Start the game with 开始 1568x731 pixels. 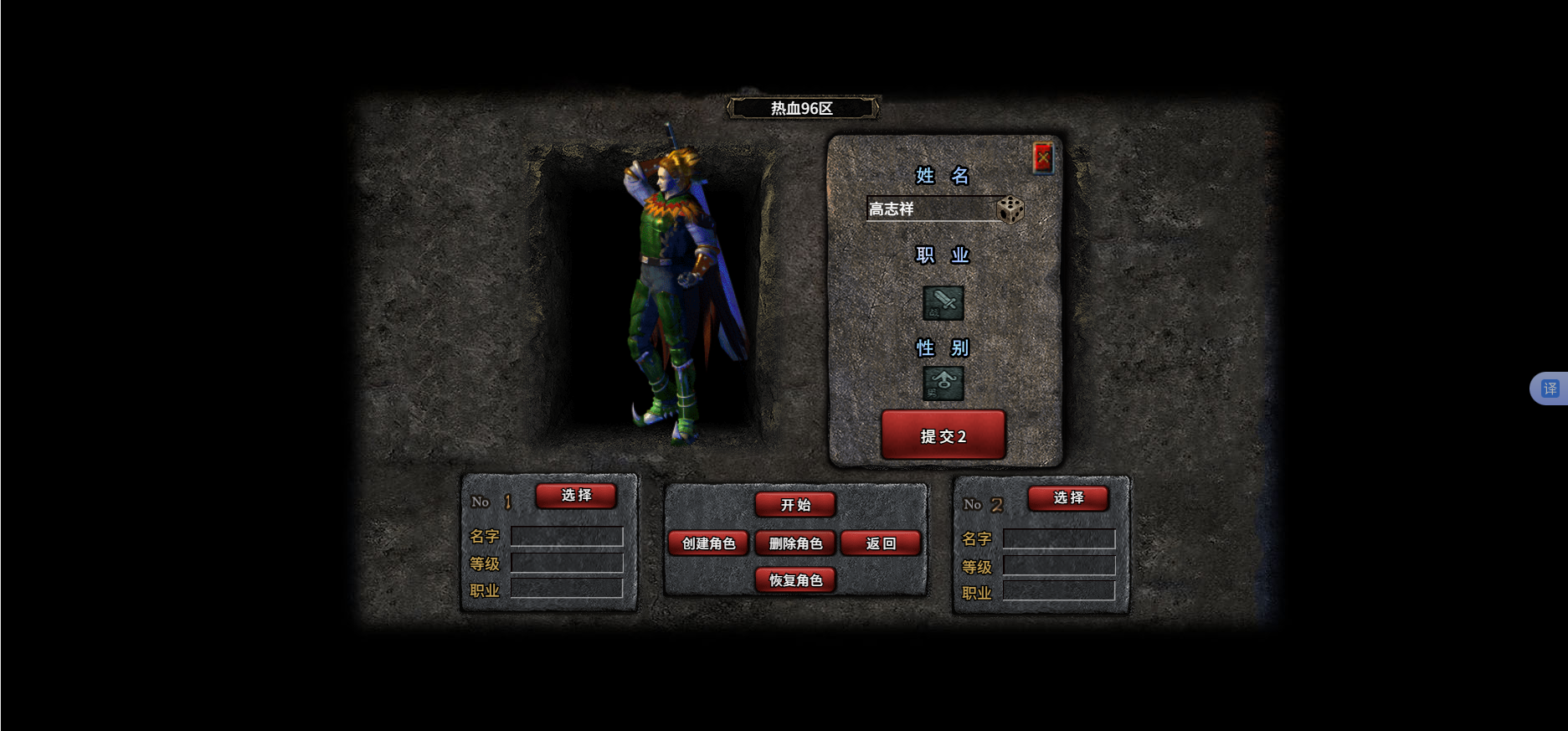(x=795, y=505)
